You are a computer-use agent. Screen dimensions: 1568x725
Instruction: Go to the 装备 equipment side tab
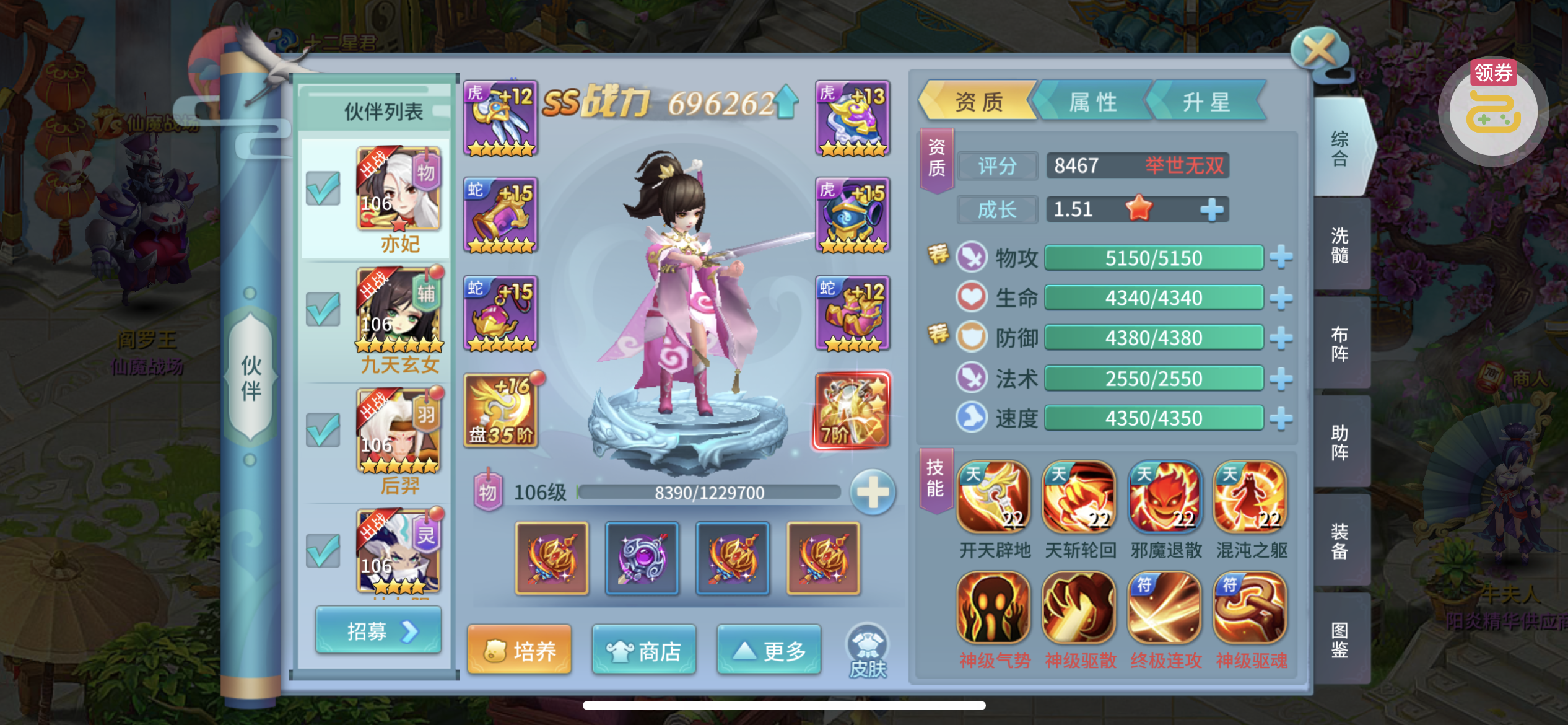[1340, 540]
